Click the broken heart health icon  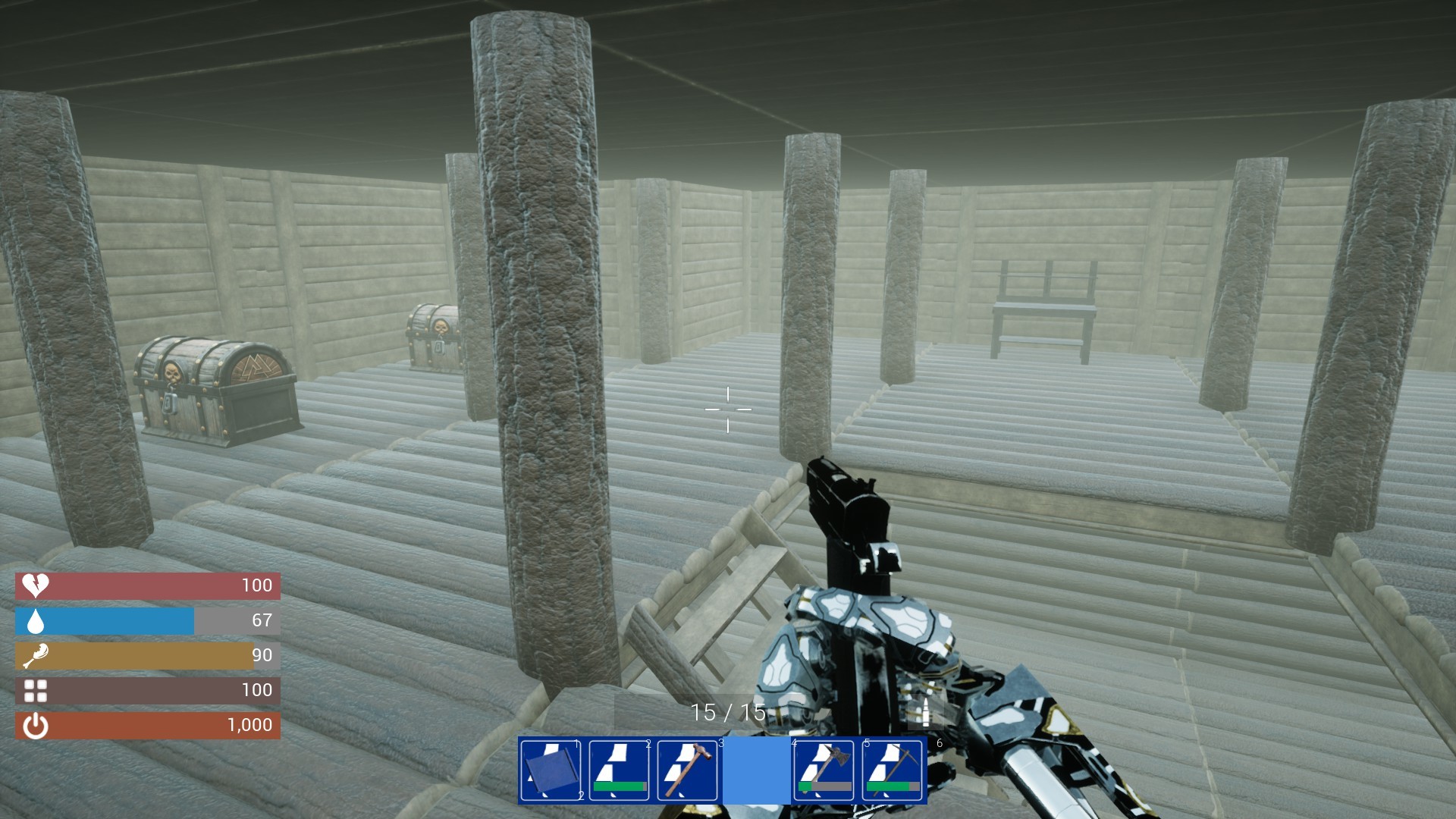click(34, 585)
